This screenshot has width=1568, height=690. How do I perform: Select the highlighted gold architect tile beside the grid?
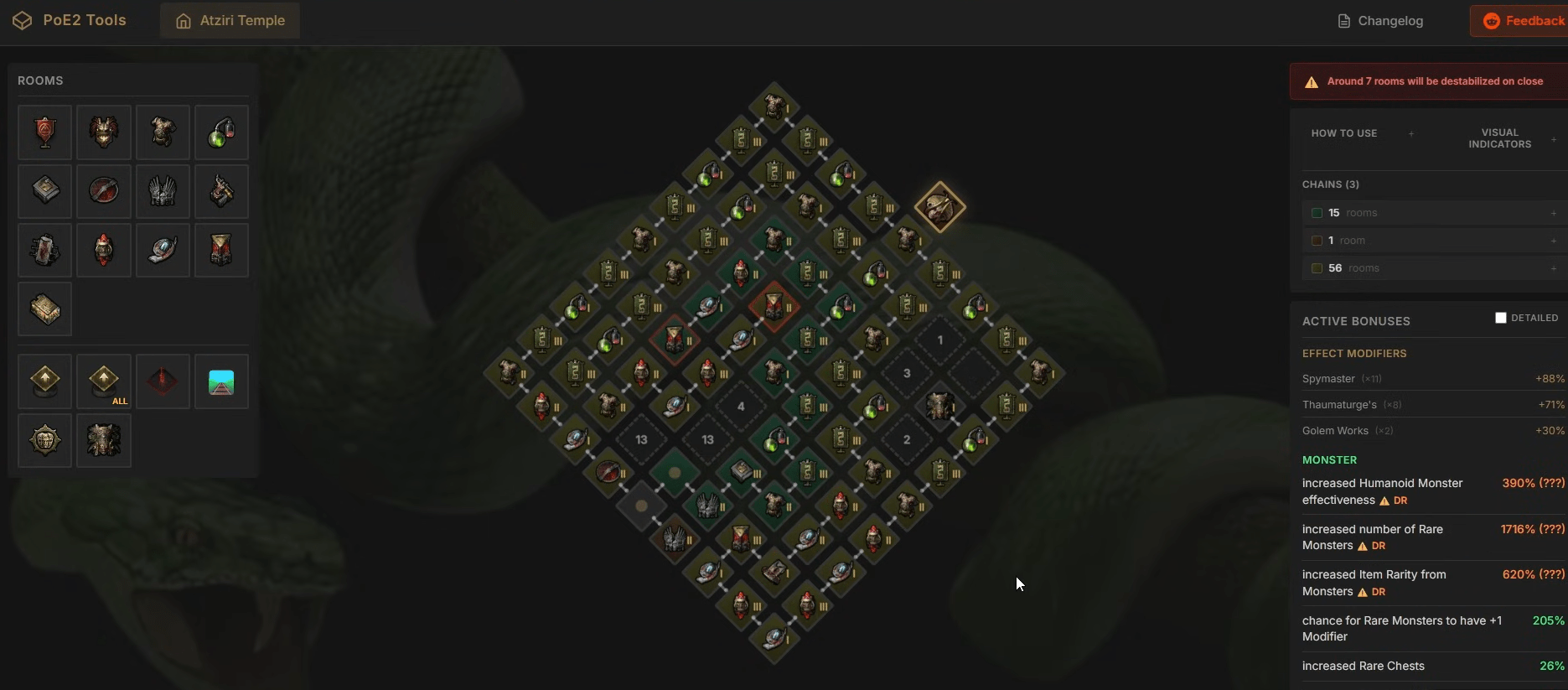click(939, 207)
